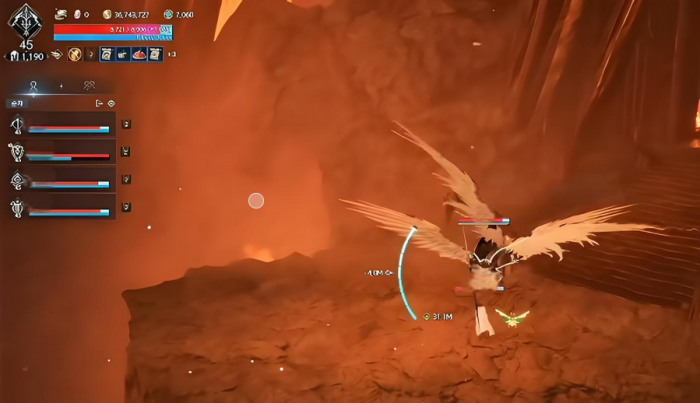Click the quill icon beside buff row

tap(56, 54)
